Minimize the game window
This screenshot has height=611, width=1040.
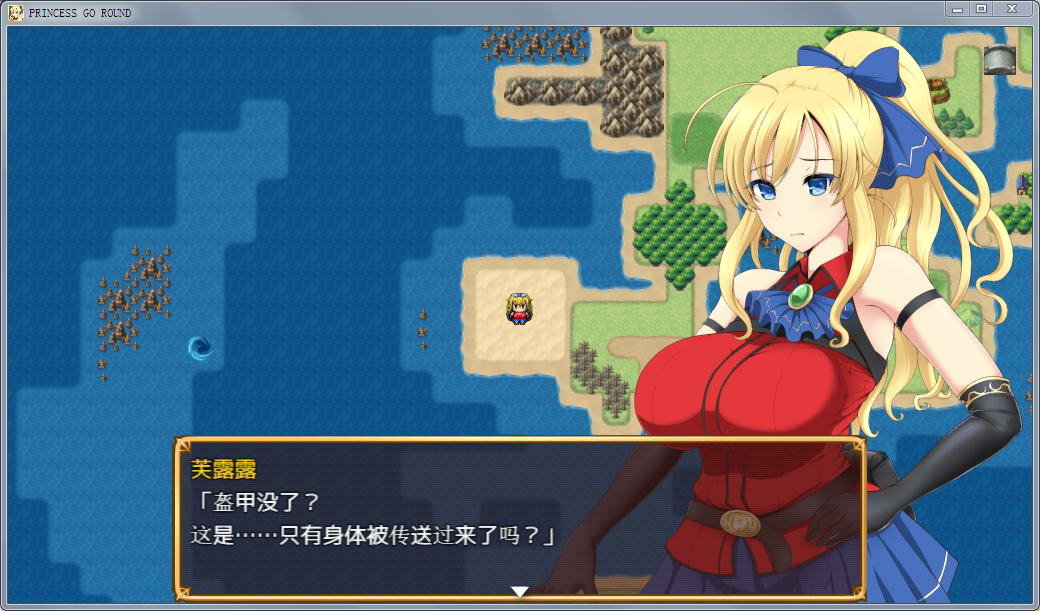[x=957, y=9]
